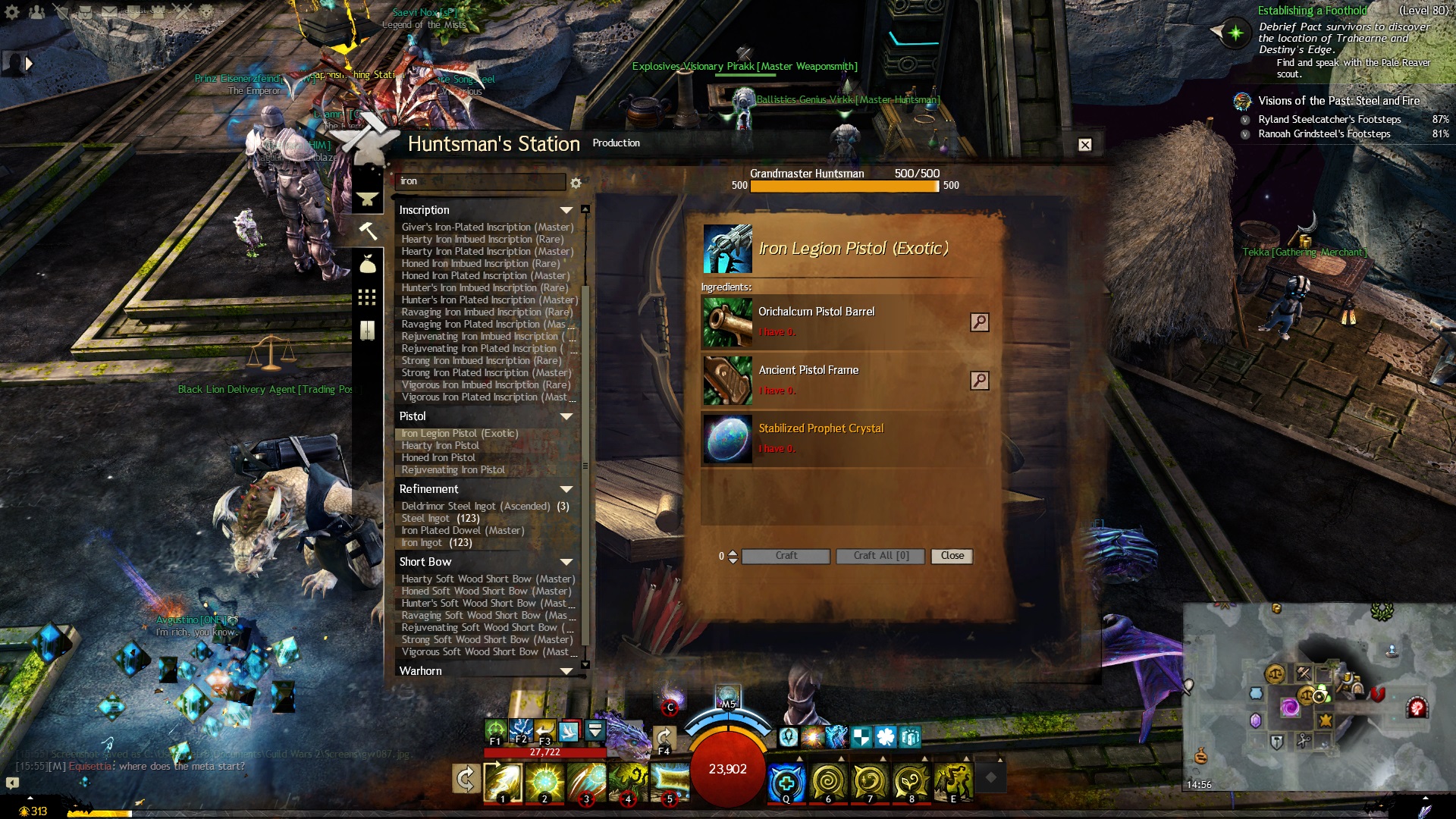This screenshot has height=819, width=1456.
Task: Inspect the Orichalcum Pistol Barrel magnifier
Action: point(979,322)
